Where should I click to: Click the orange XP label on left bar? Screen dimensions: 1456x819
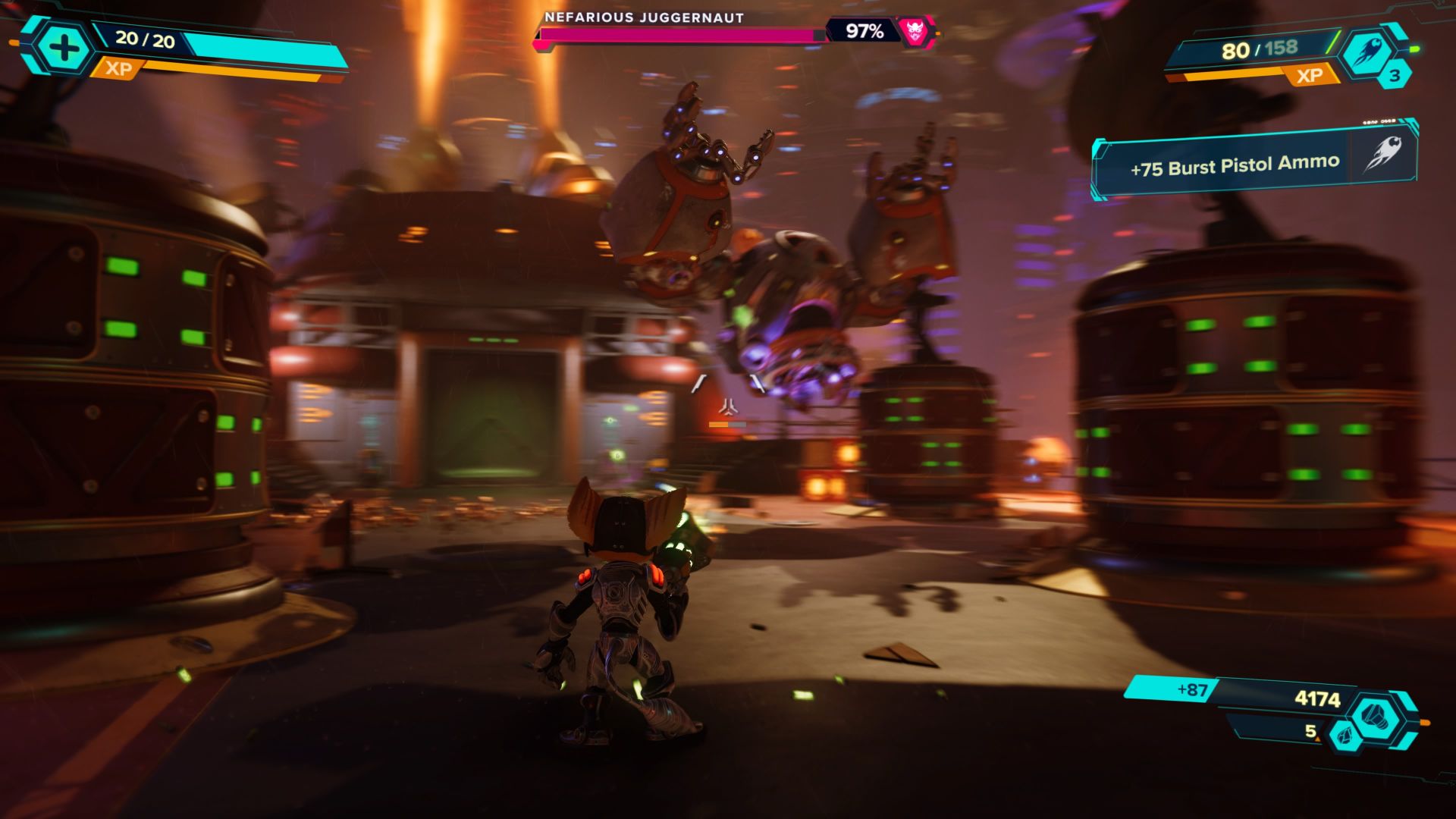pos(120,67)
